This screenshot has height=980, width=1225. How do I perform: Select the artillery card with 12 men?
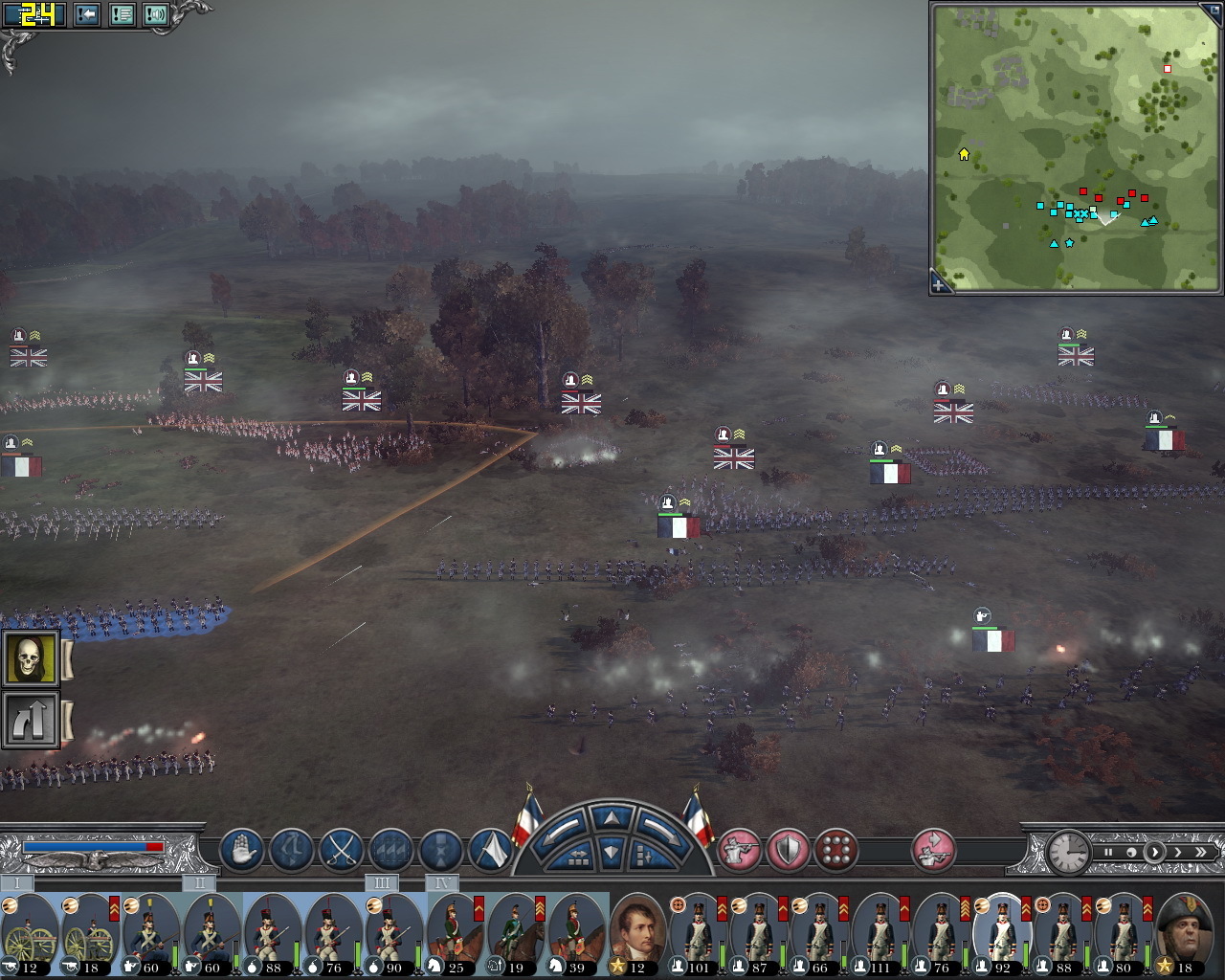pyautogui.click(x=29, y=934)
